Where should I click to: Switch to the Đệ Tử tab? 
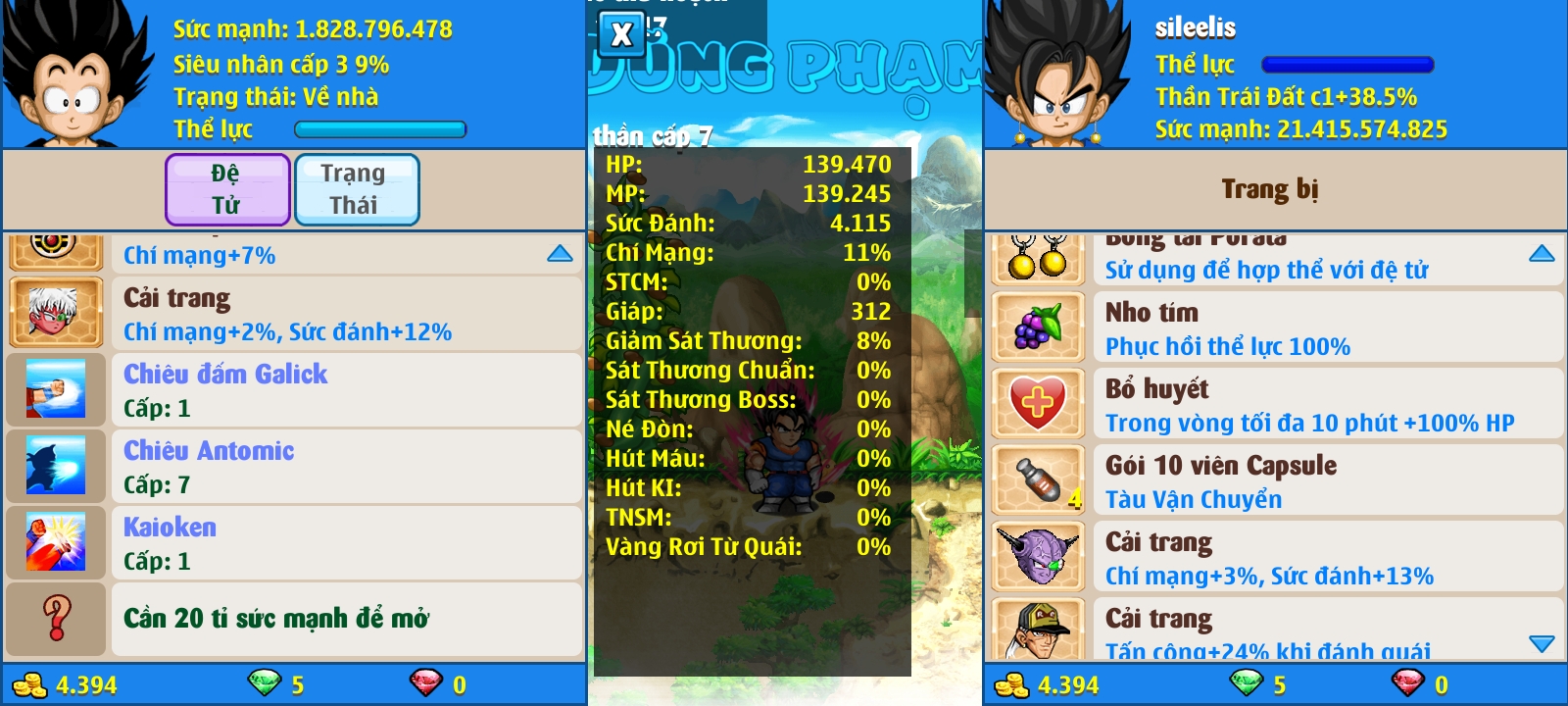(x=227, y=189)
